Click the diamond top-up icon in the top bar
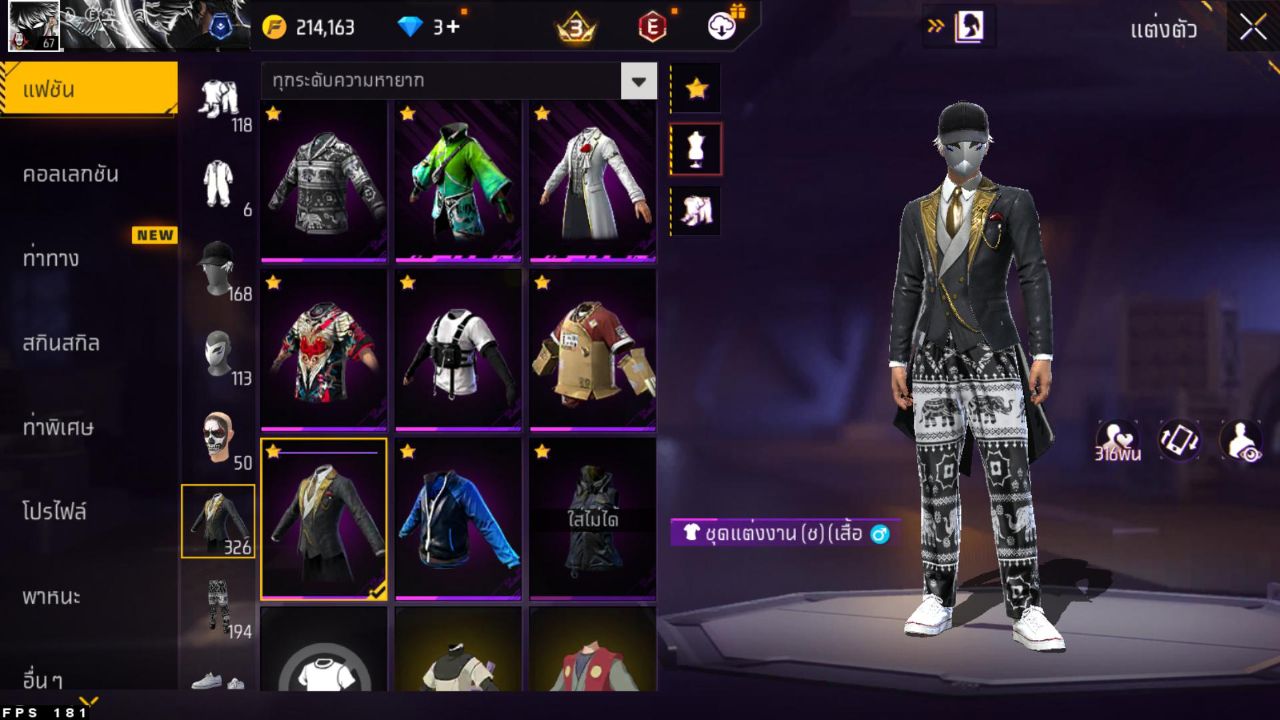1280x720 pixels. [408, 27]
